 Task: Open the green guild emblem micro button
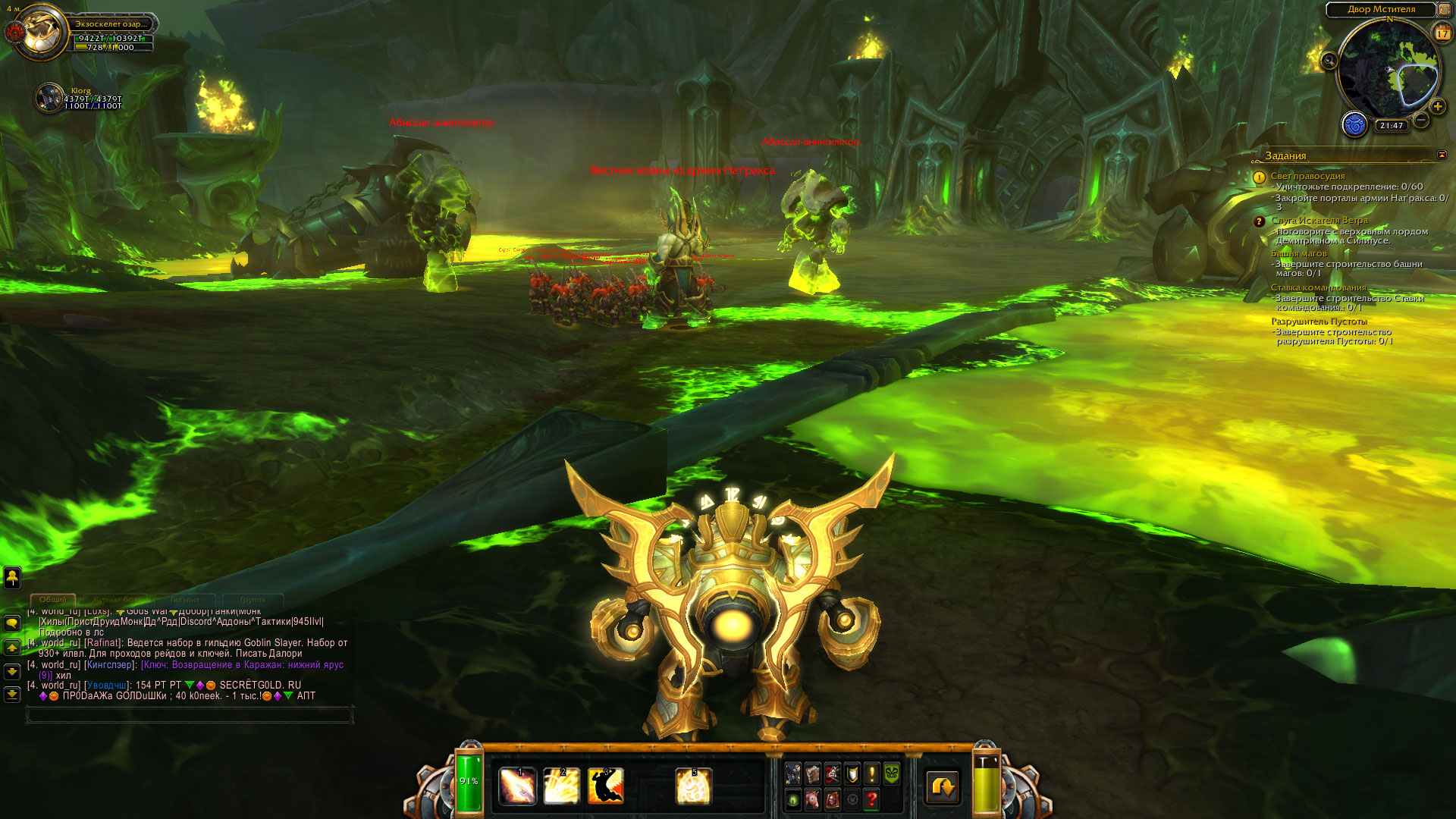[892, 773]
